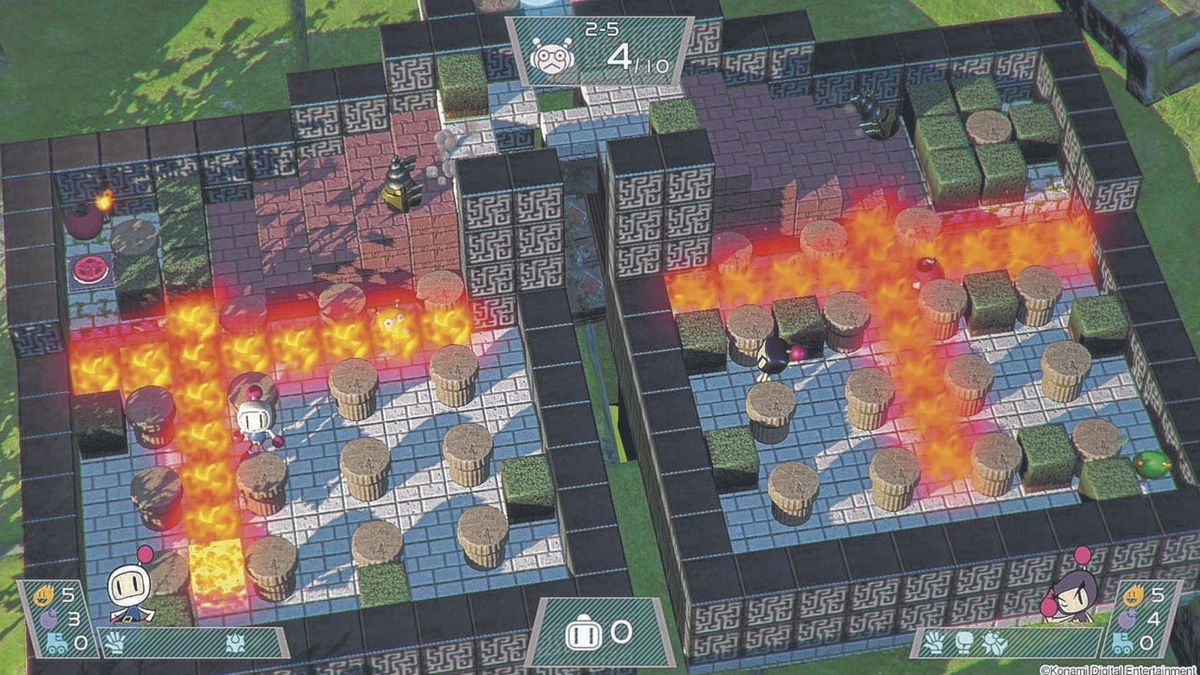Click White Bomberman's roller skate speed icon
This screenshot has height=675, width=1200.
pos(54,644)
